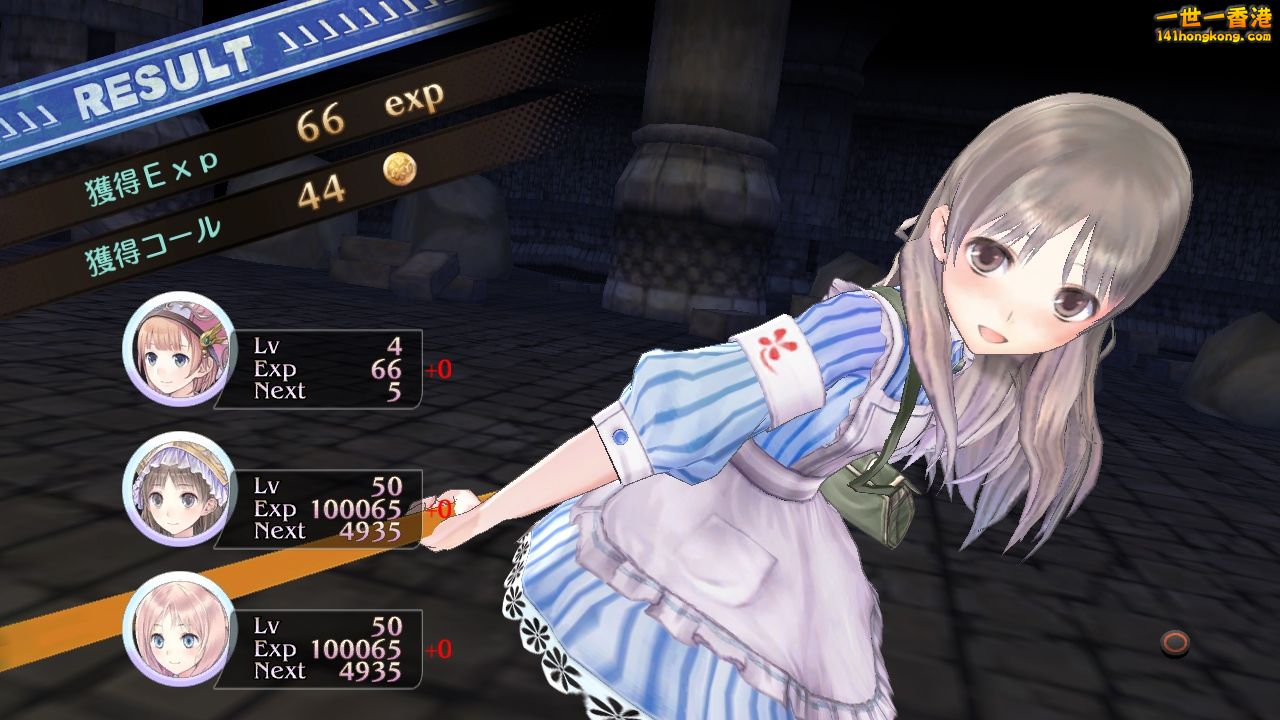
Task: Select the pink-haired girl's portrait
Action: [x=179, y=629]
